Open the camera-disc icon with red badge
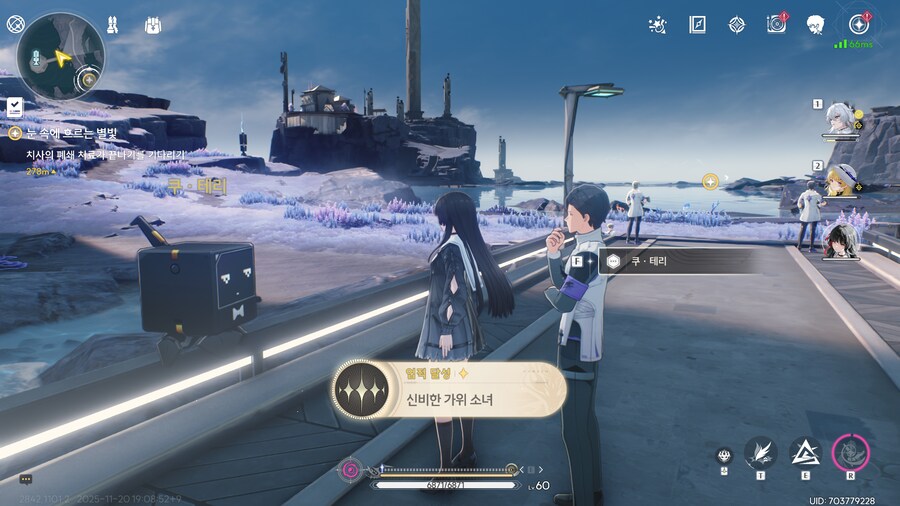This screenshot has height=506, width=900. (775, 24)
